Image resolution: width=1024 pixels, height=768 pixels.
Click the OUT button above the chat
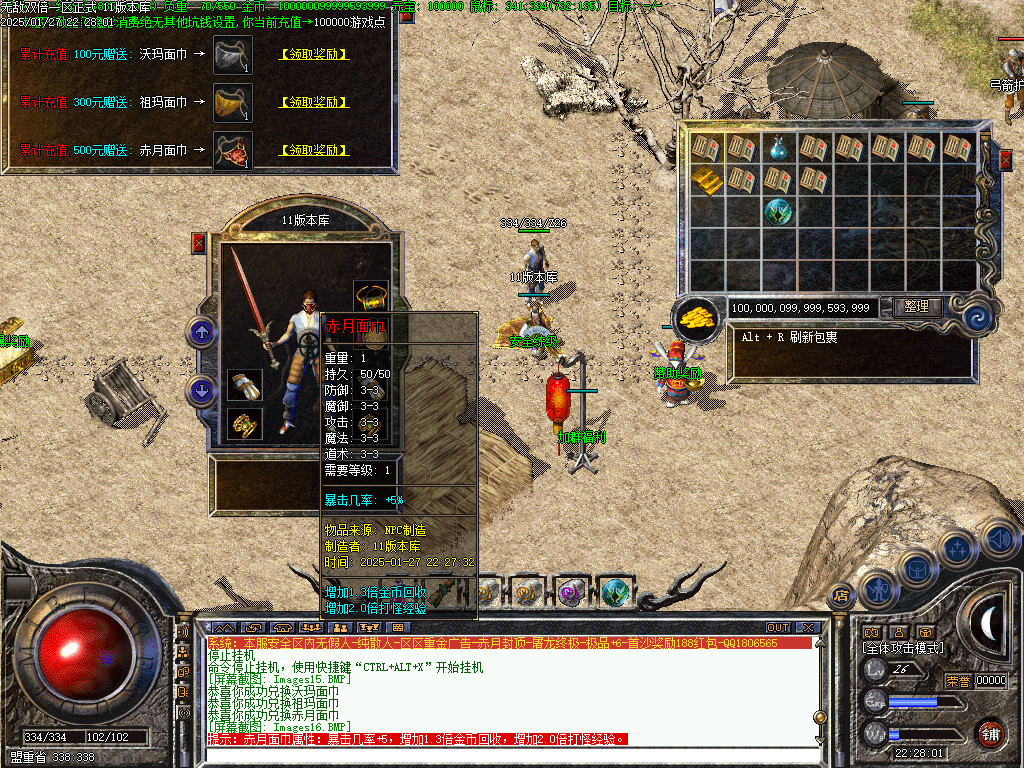click(777, 627)
